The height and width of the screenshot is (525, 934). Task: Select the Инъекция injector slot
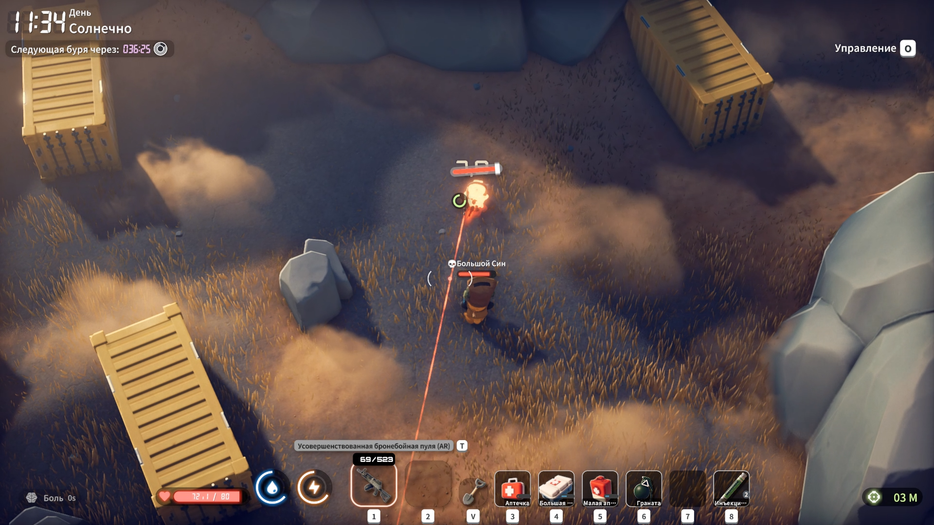click(731, 488)
